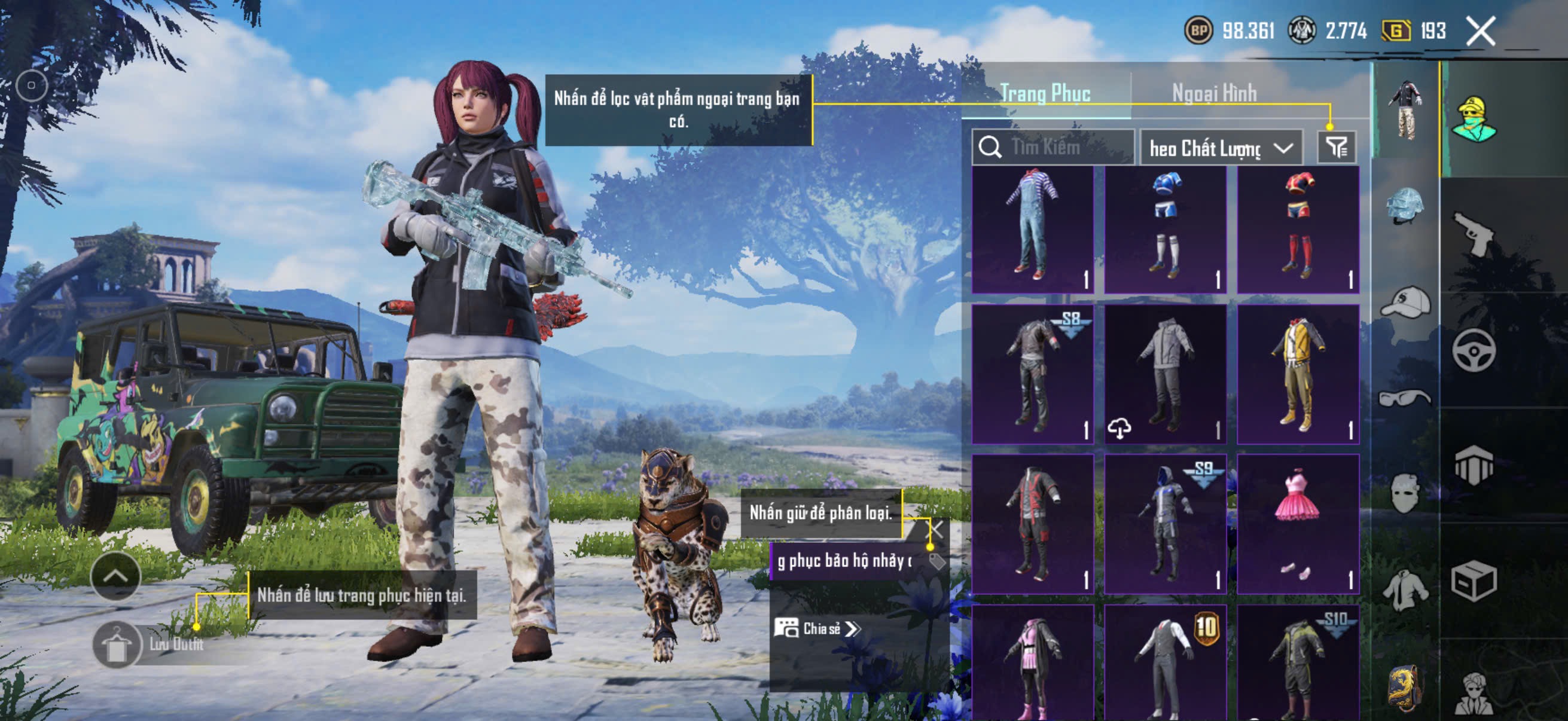The height and width of the screenshot is (721, 1568).
Task: Open the Theo Chất Lượng sort dropdown
Action: [x=1221, y=148]
